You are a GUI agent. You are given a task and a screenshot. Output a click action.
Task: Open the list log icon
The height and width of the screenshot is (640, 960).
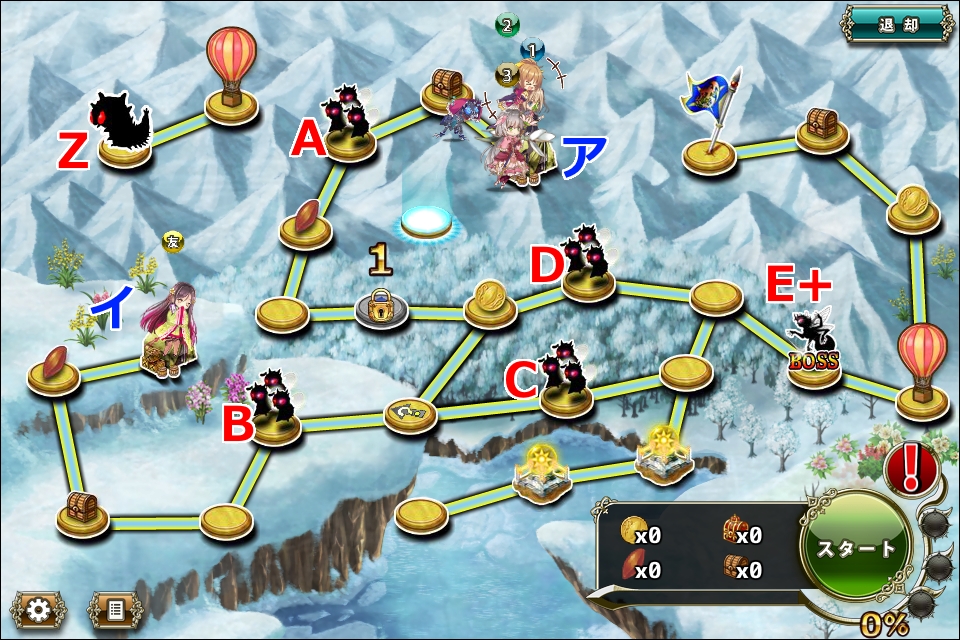(116, 609)
